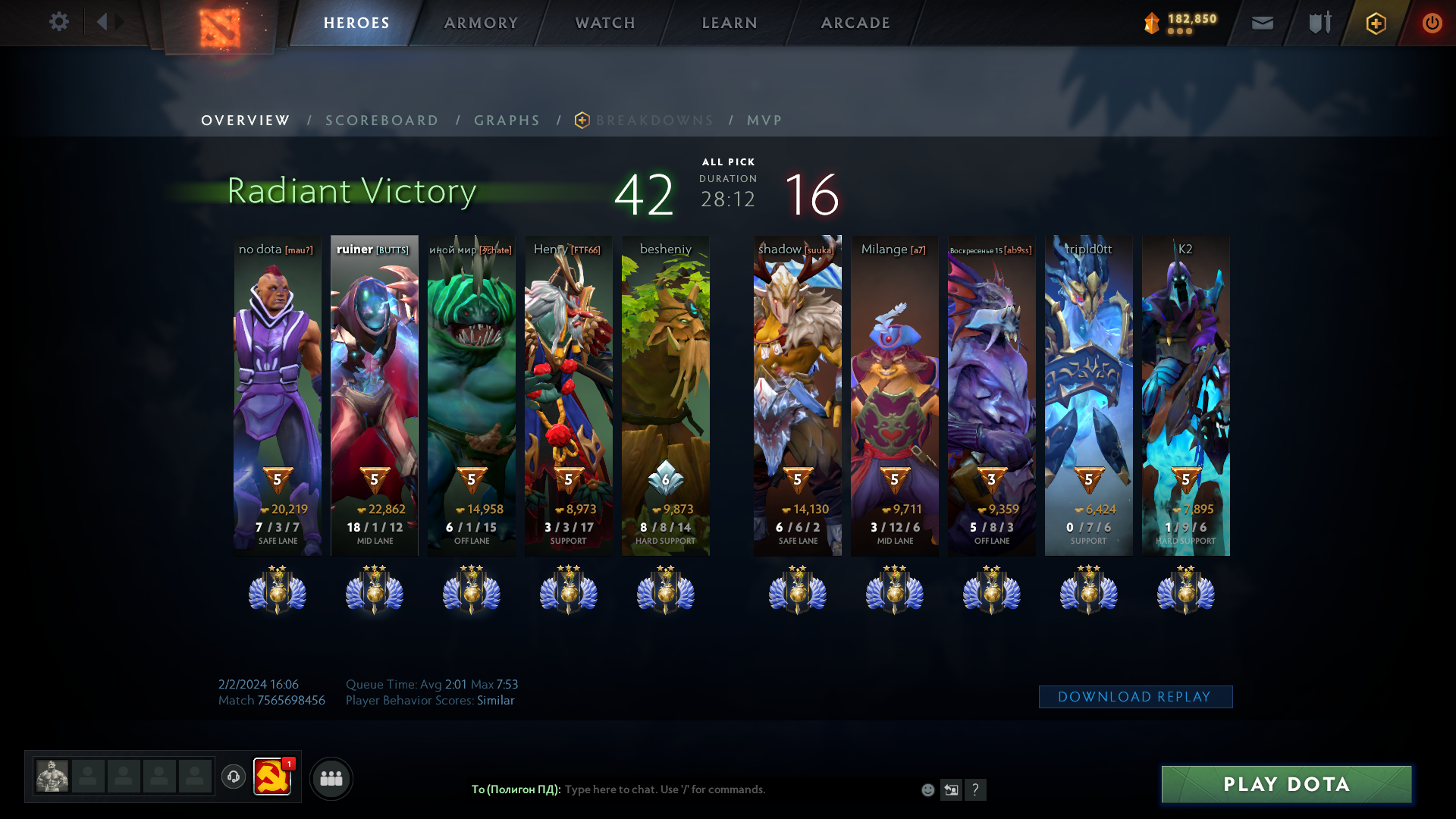Open the Arcade tab
The width and height of the screenshot is (1456, 819).
pos(855,23)
